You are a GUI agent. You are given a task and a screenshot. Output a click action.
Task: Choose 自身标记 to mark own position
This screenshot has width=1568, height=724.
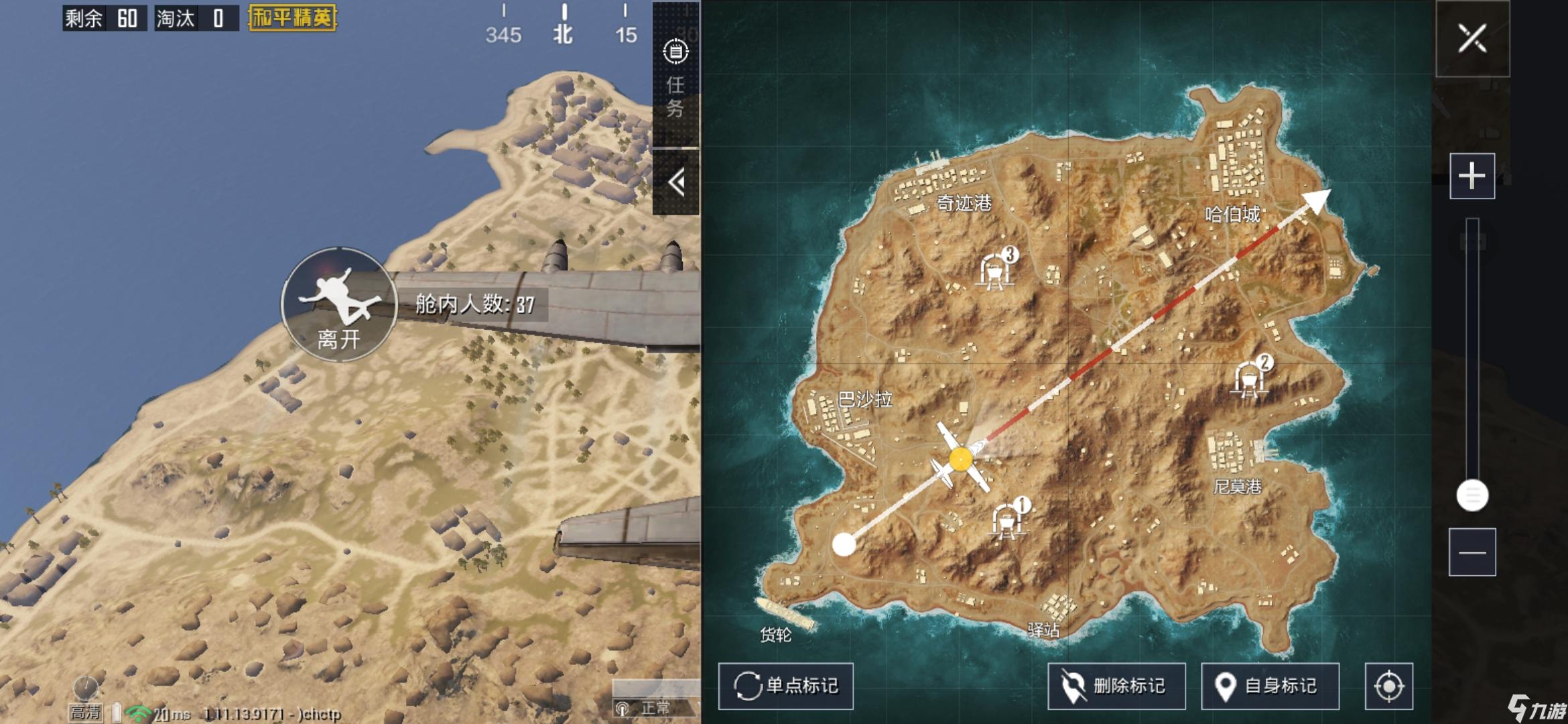click(x=1270, y=686)
